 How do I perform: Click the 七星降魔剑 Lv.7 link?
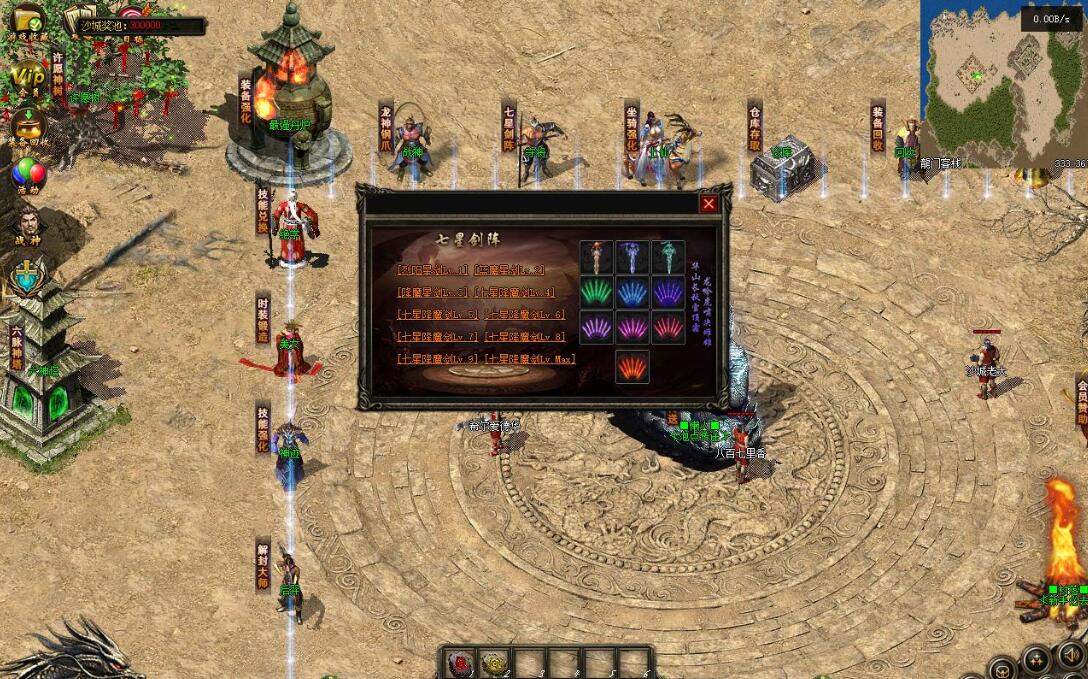pos(438,337)
